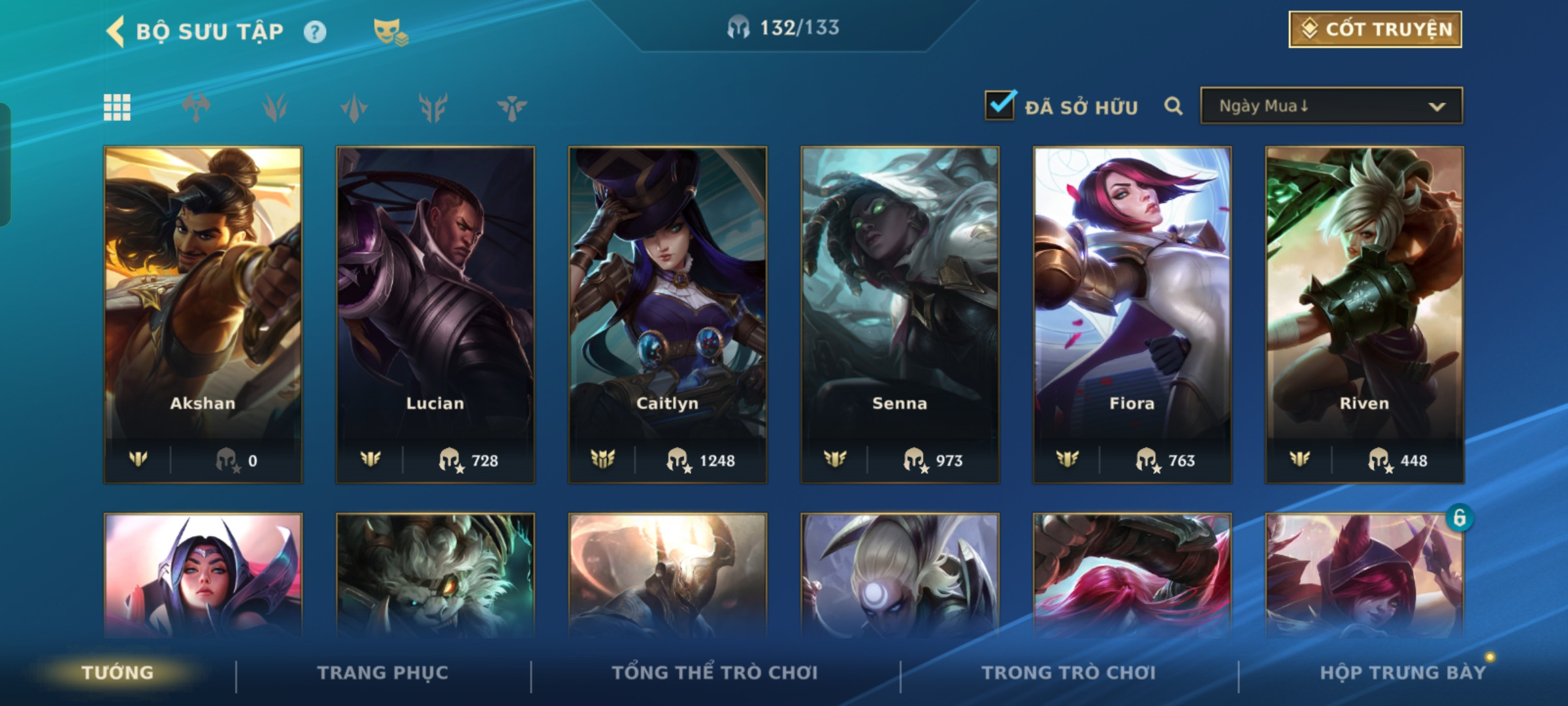1568x706 pixels.
Task: Switch to the Trang Phục tab
Action: pyautogui.click(x=383, y=673)
